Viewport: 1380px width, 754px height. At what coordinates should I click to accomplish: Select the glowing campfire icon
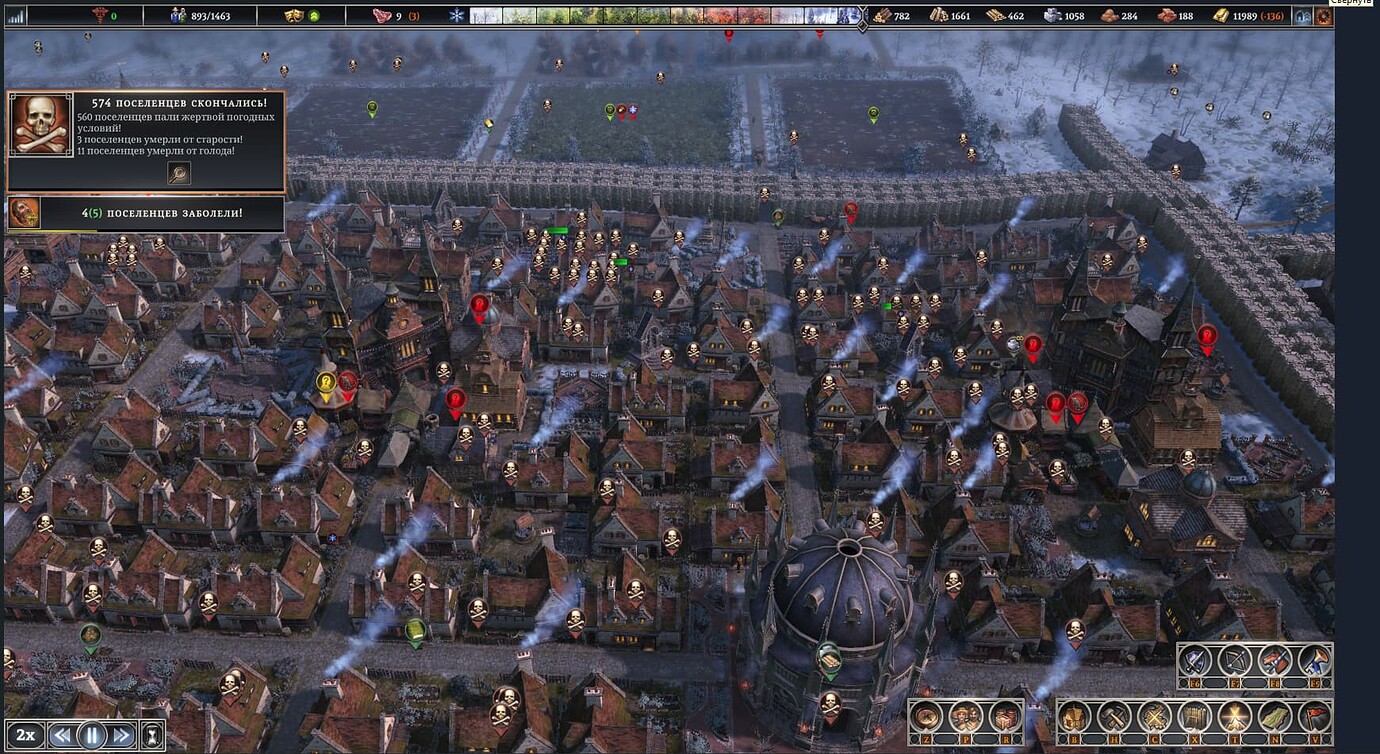click(x=1234, y=717)
